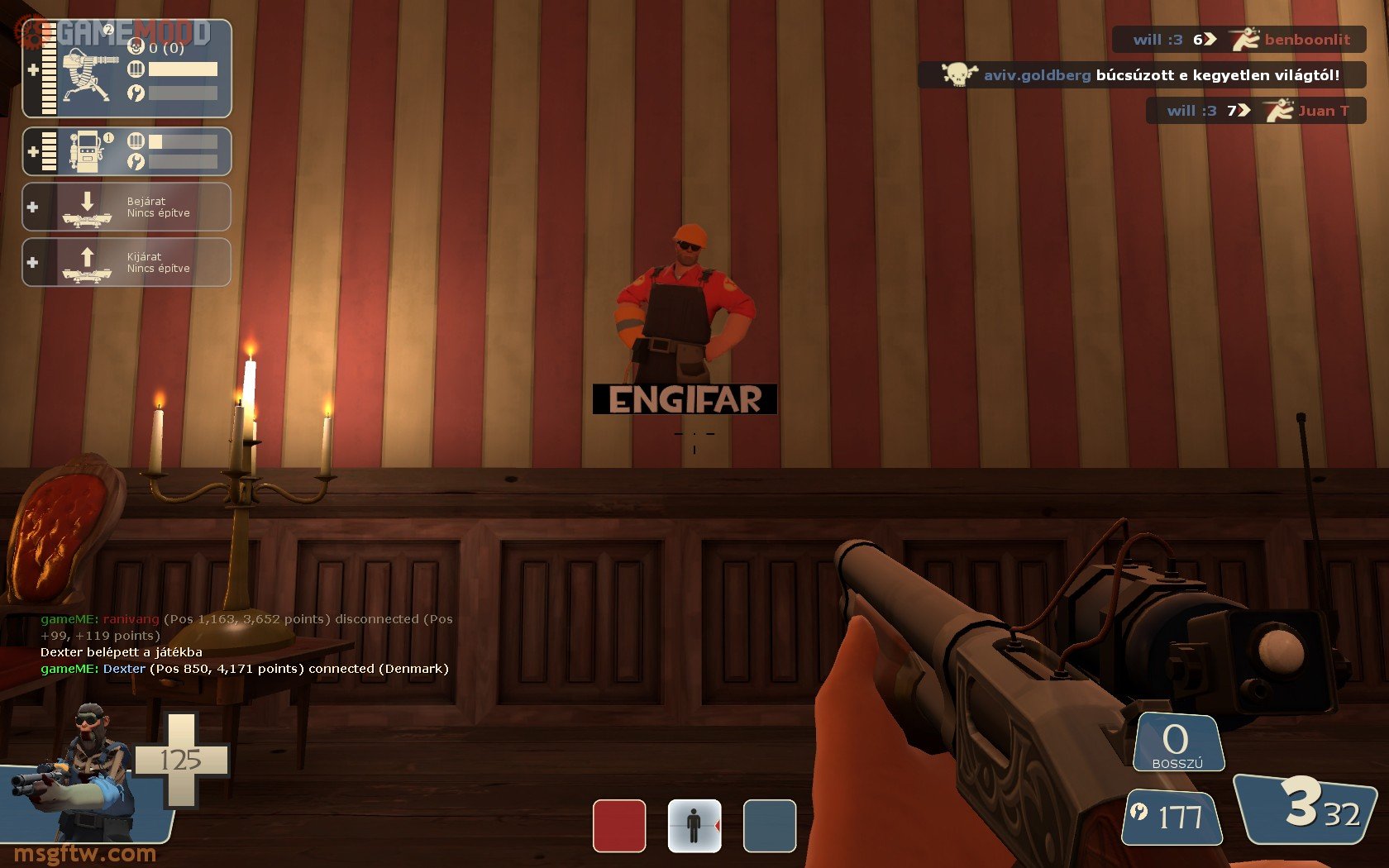
Task: Open the msgftw.com watermark link
Action: (85, 853)
